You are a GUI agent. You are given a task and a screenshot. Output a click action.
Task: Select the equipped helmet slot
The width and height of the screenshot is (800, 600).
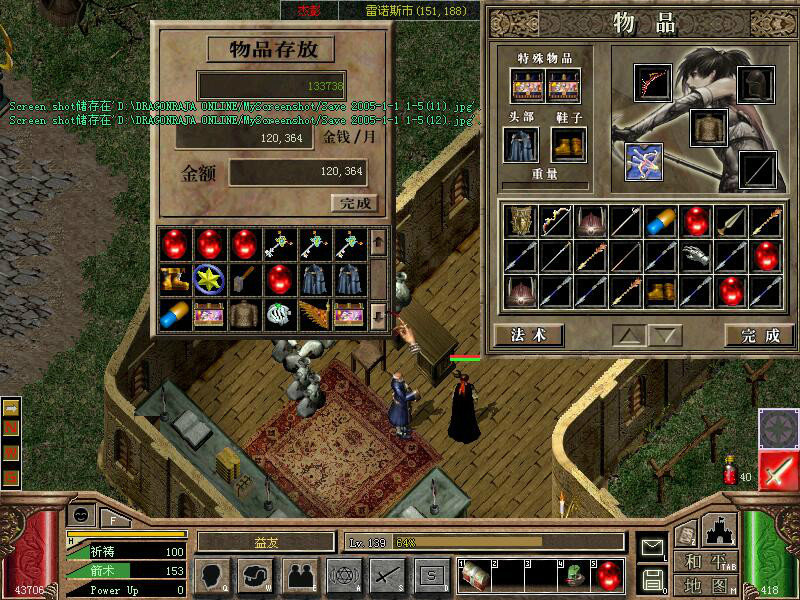tap(756, 83)
